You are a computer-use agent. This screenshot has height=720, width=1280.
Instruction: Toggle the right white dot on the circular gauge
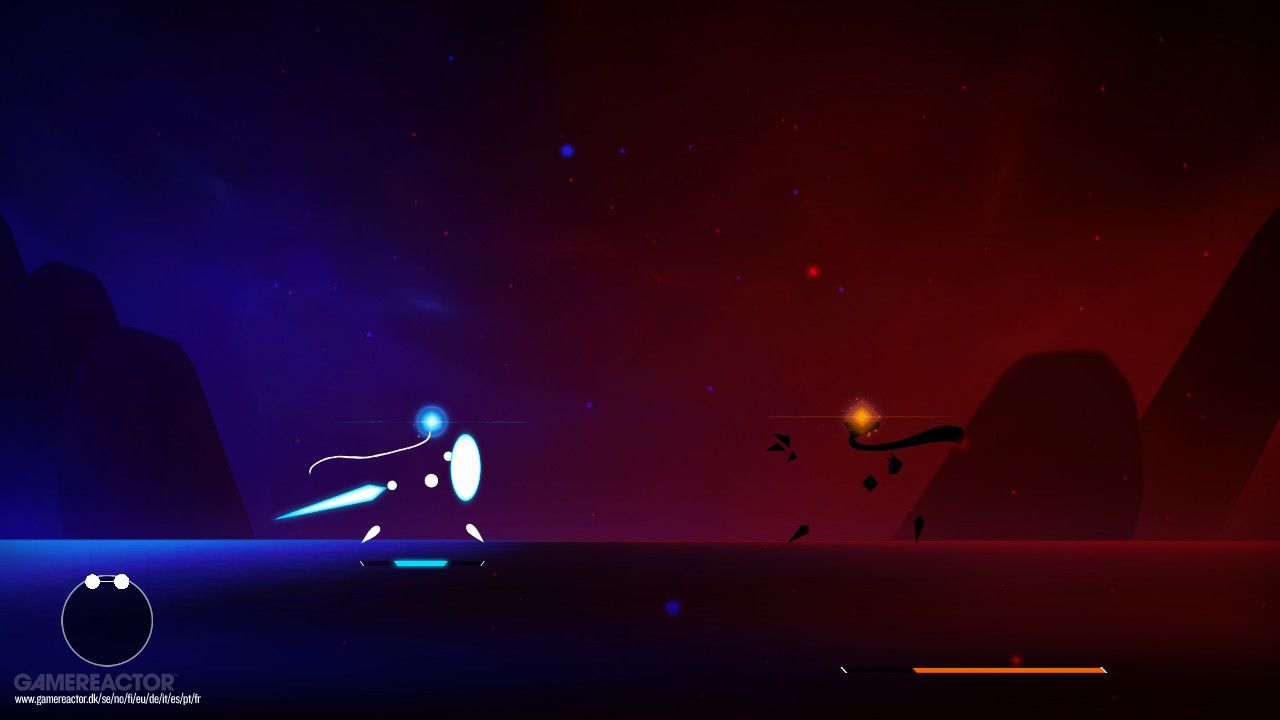tap(124, 580)
